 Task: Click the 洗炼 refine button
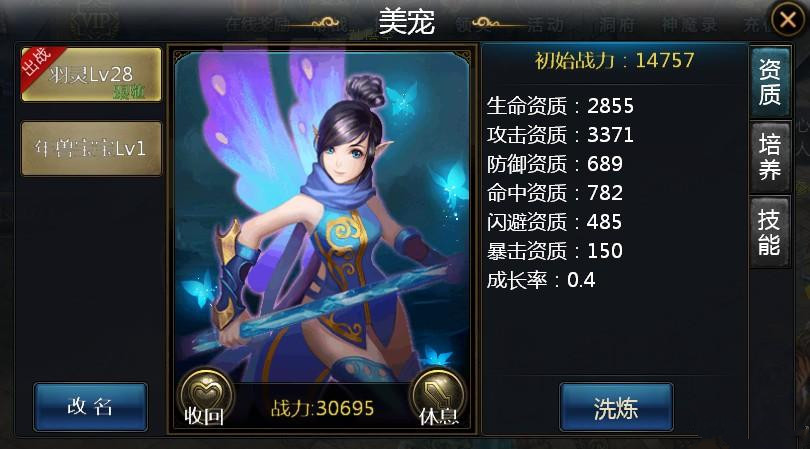tap(616, 407)
